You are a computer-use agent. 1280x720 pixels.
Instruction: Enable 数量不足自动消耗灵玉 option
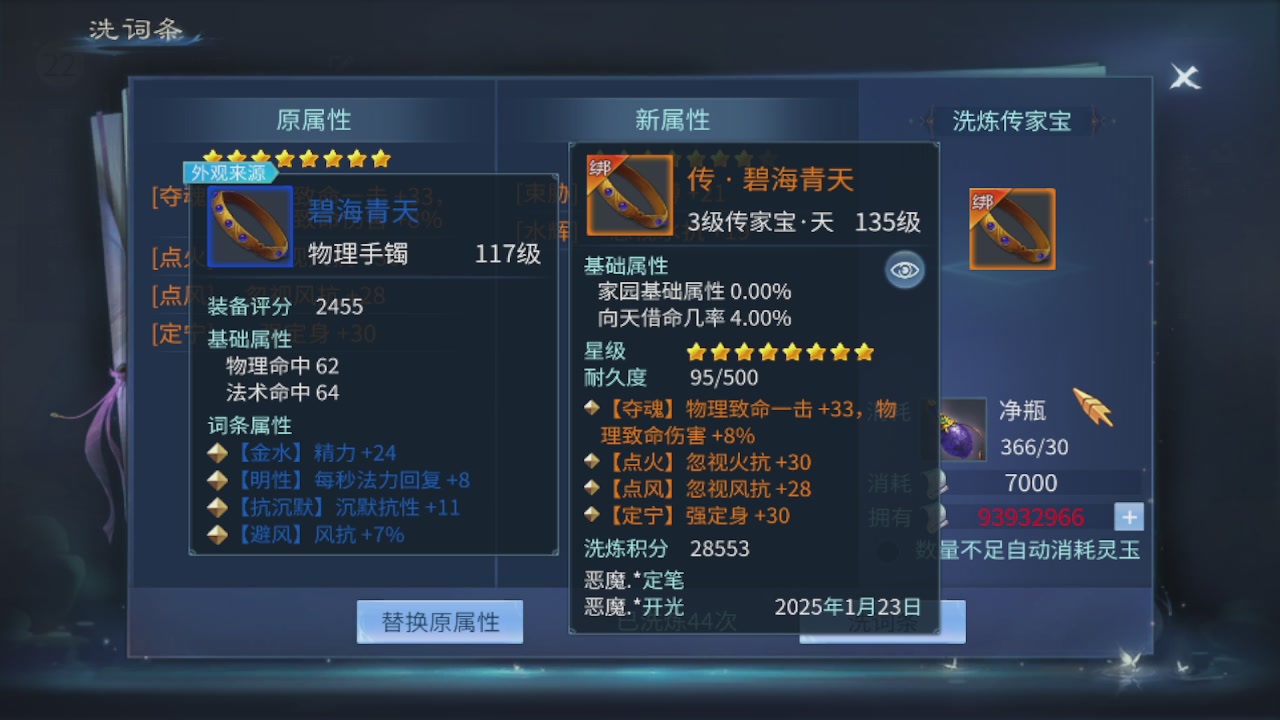point(884,549)
